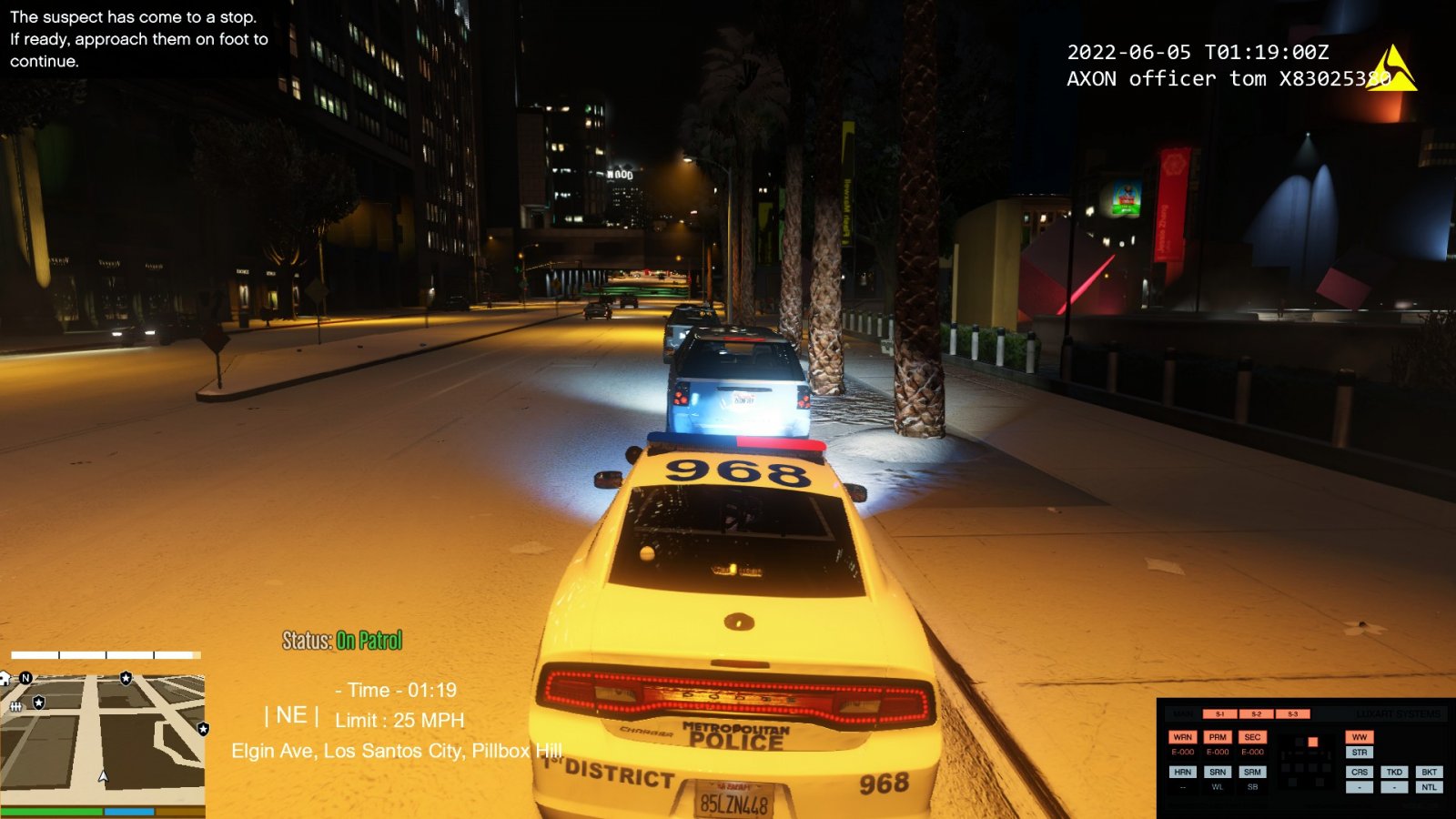Toggle the SEC secondary lights button
1456x819 pixels.
1252,737
